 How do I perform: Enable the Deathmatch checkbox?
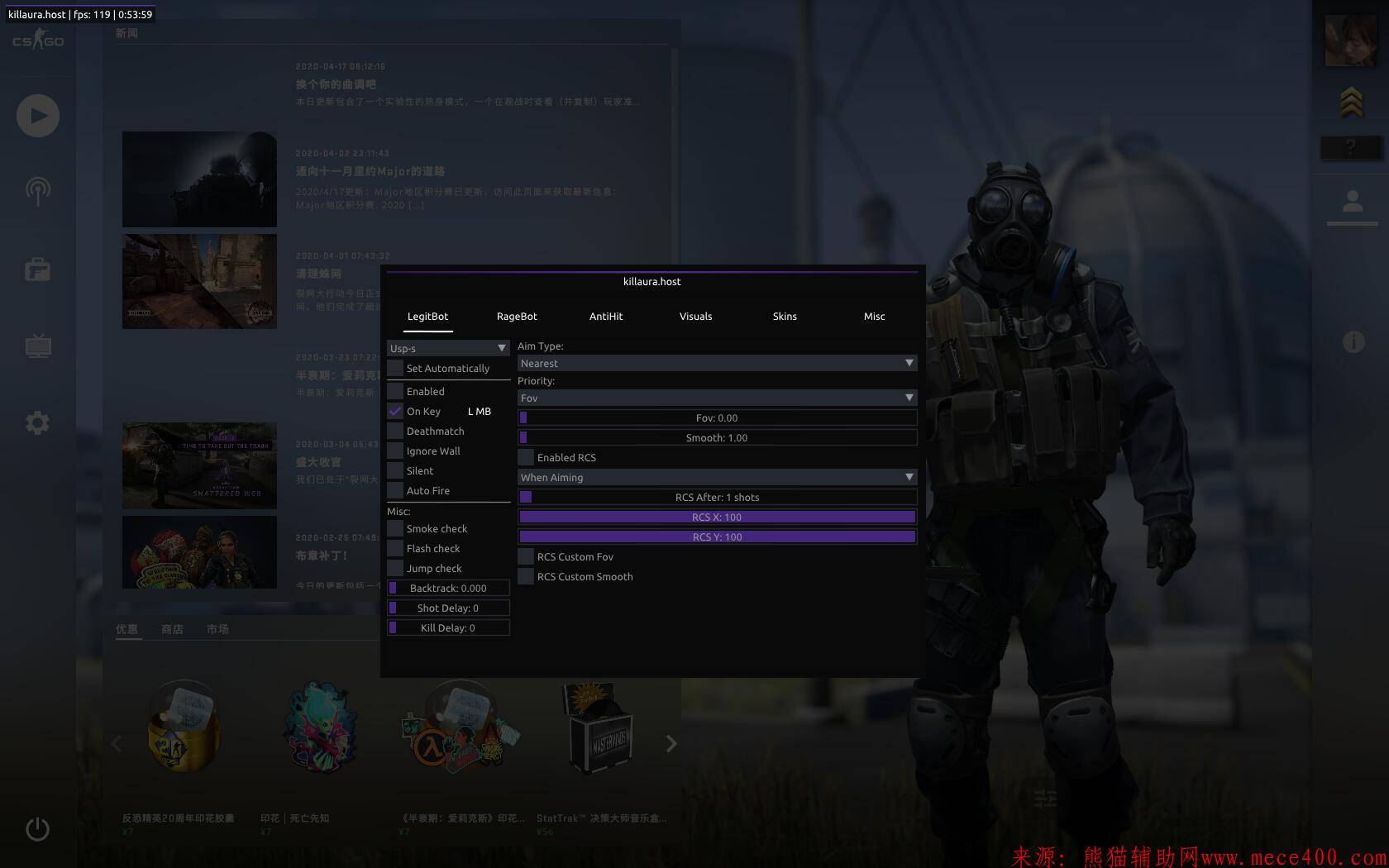click(x=394, y=431)
